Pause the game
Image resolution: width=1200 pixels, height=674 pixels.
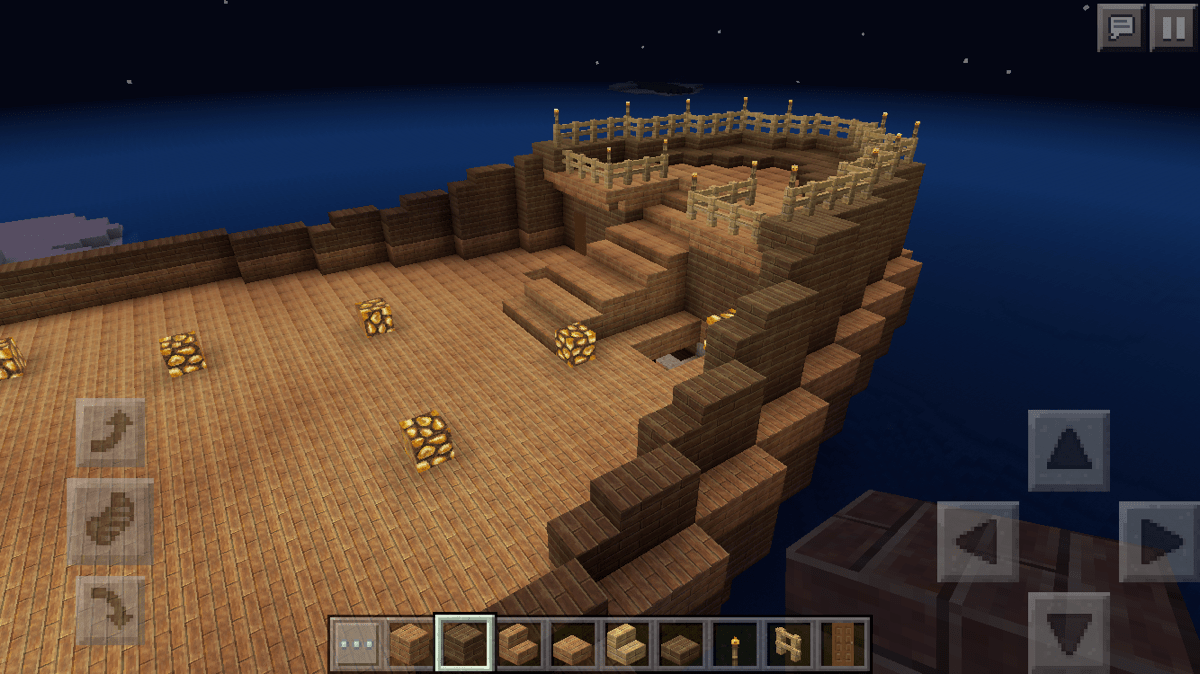[x=1172, y=27]
